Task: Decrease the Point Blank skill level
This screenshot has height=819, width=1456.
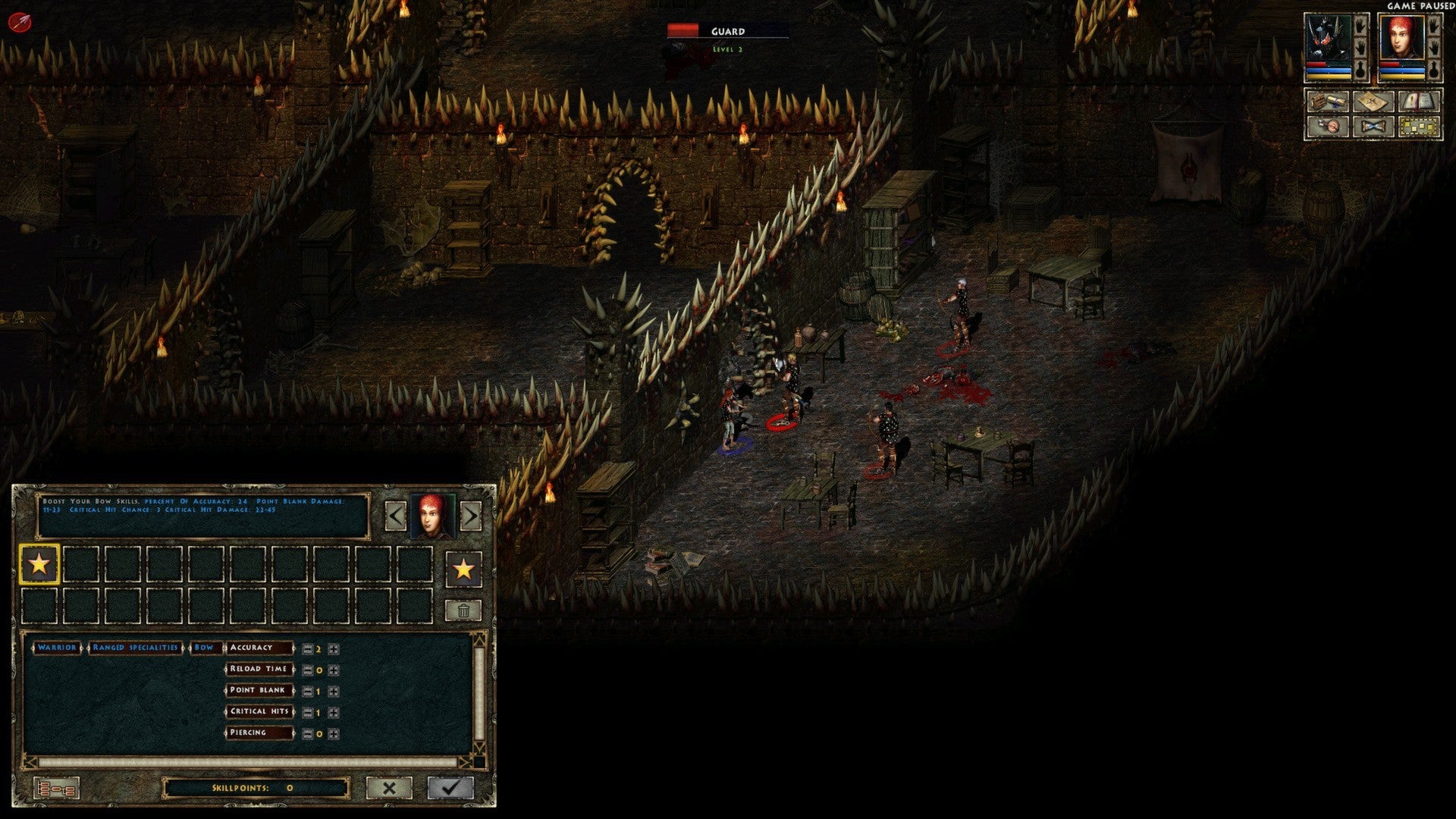Action: pos(307,692)
